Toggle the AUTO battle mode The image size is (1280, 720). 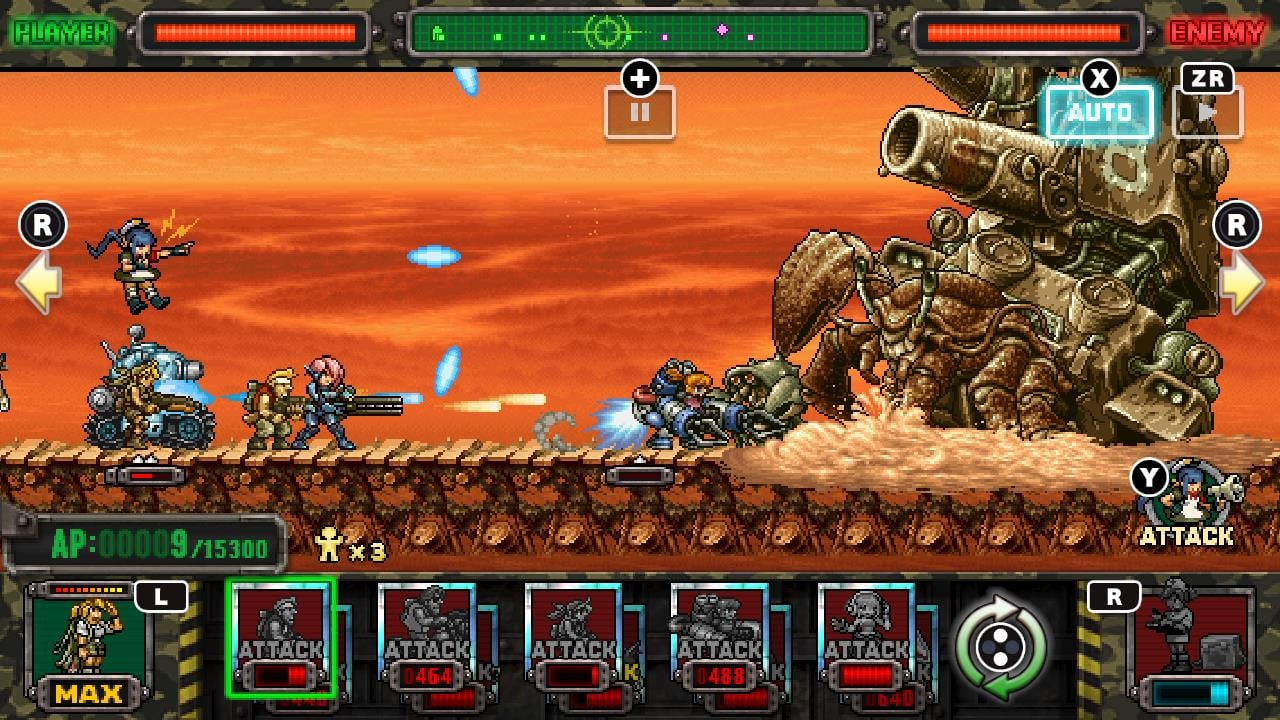[x=1100, y=111]
